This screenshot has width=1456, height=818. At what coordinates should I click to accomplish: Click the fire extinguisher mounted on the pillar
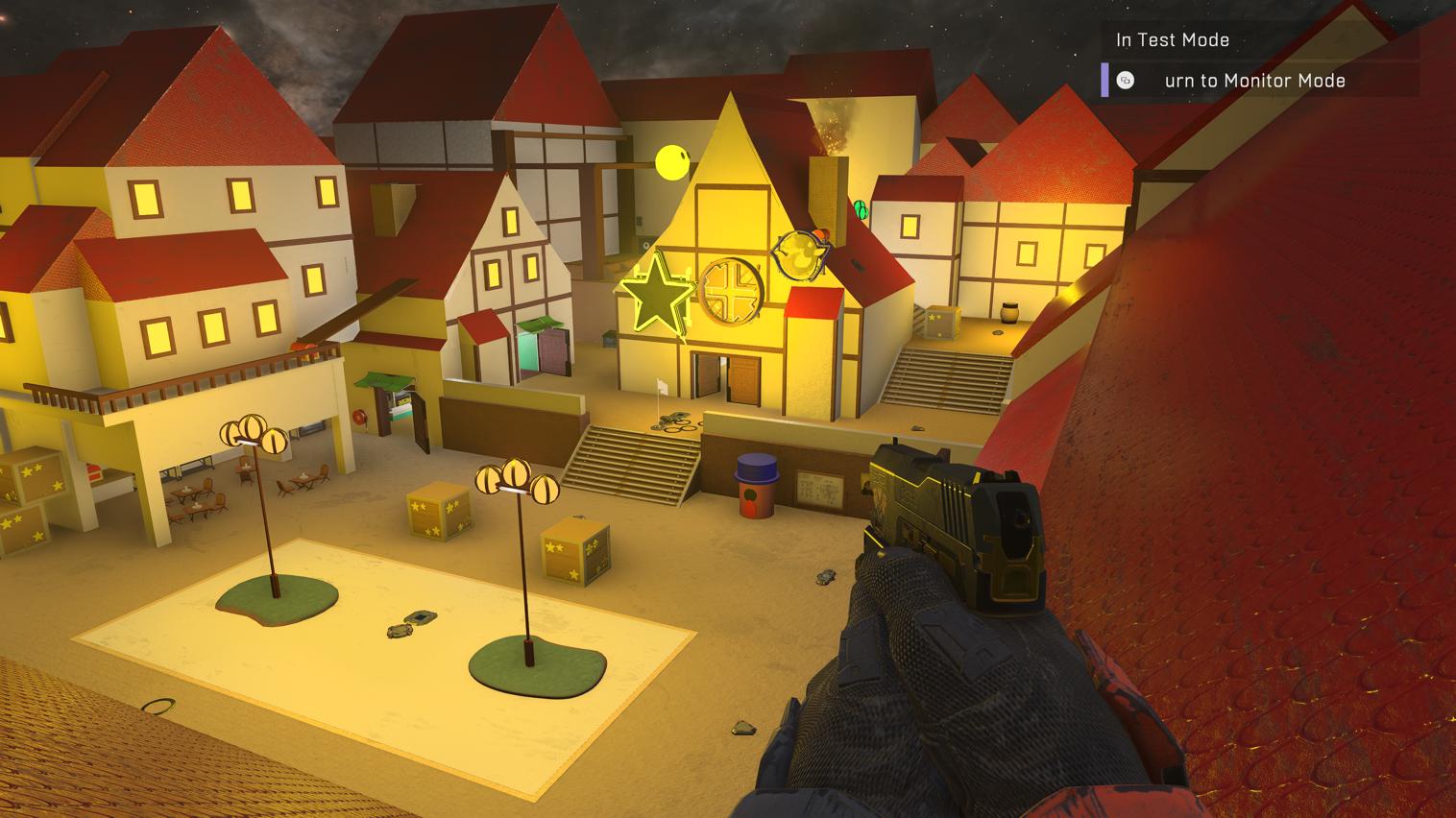tap(360, 417)
